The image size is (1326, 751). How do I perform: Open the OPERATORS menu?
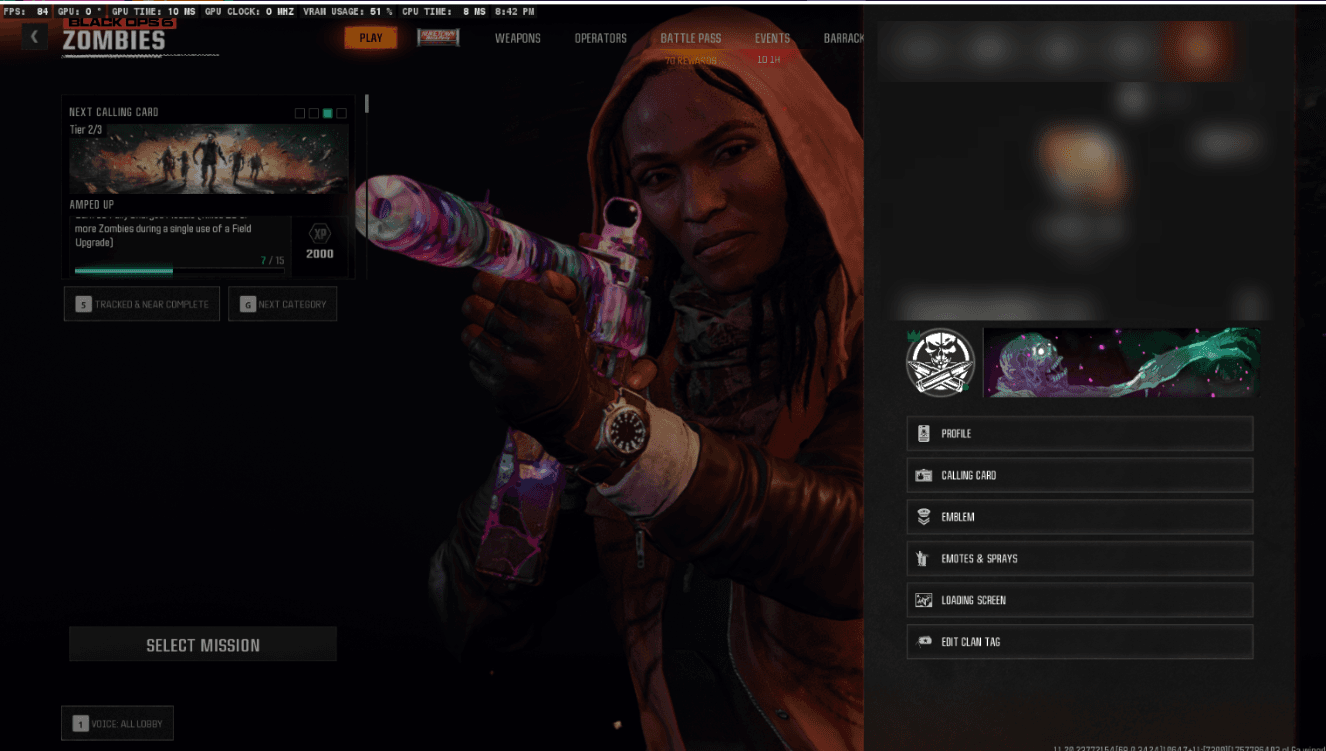coord(600,38)
